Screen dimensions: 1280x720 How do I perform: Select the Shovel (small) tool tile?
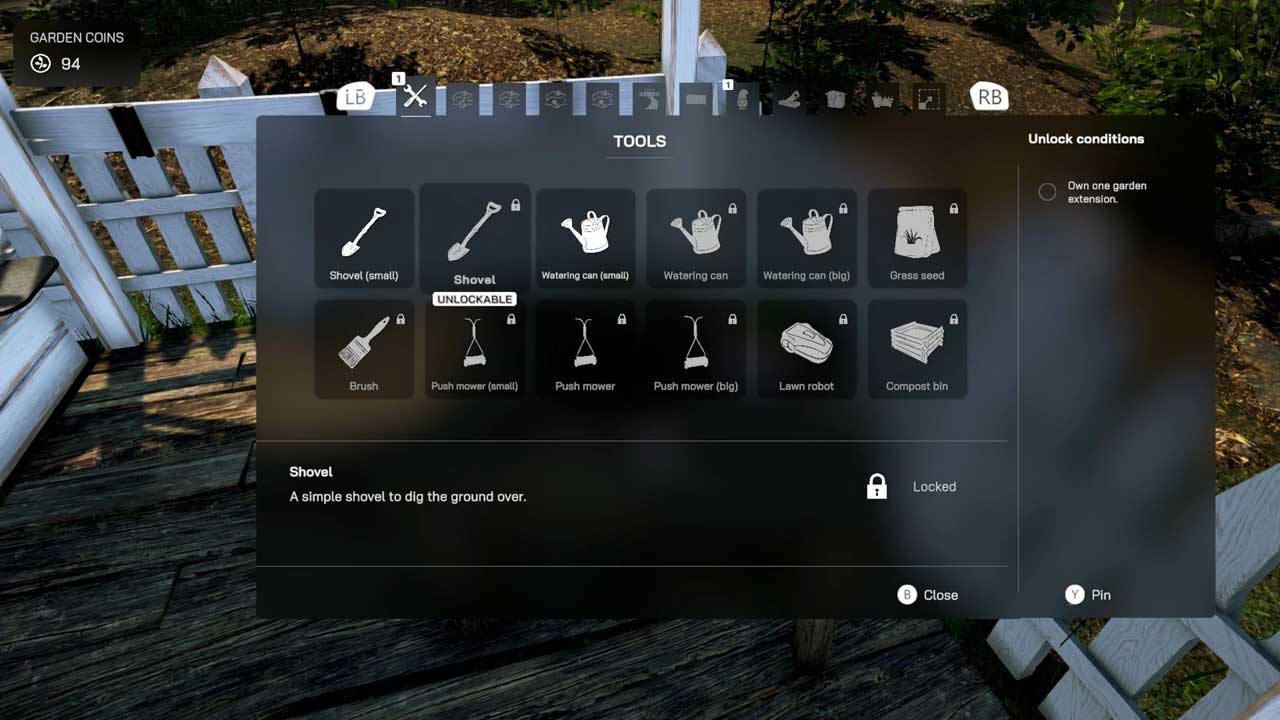click(364, 238)
